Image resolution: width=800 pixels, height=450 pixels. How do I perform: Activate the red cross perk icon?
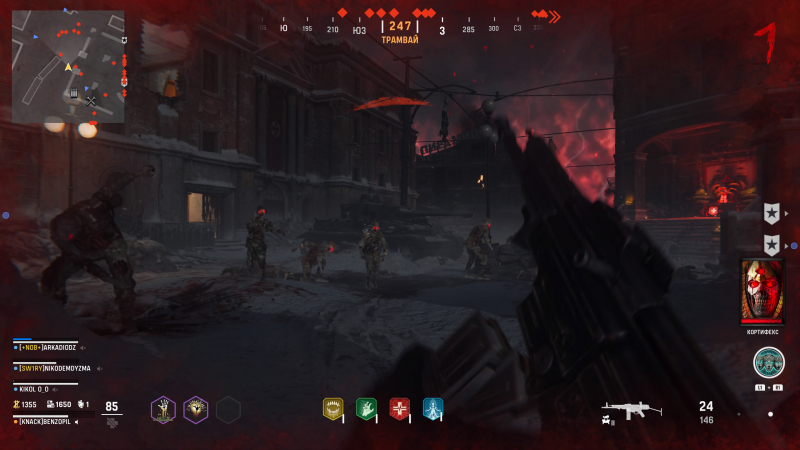tap(399, 408)
